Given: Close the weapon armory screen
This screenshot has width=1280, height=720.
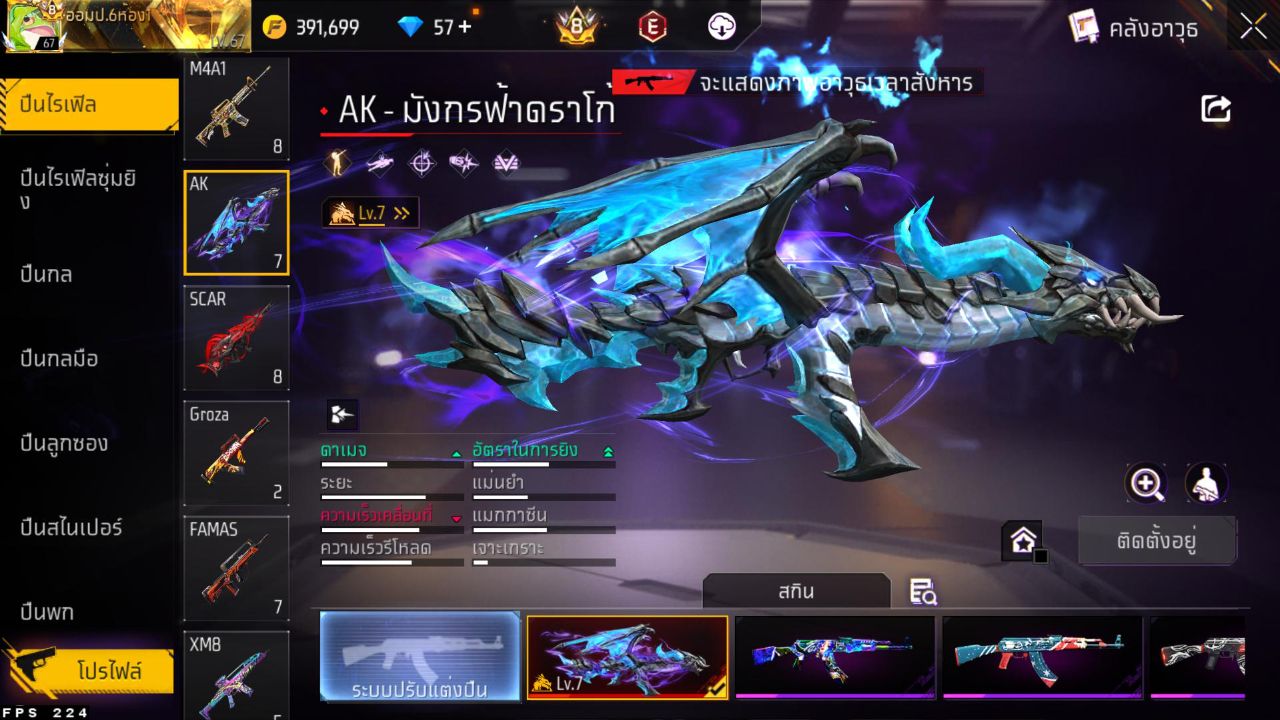Looking at the screenshot, I should click(1253, 28).
